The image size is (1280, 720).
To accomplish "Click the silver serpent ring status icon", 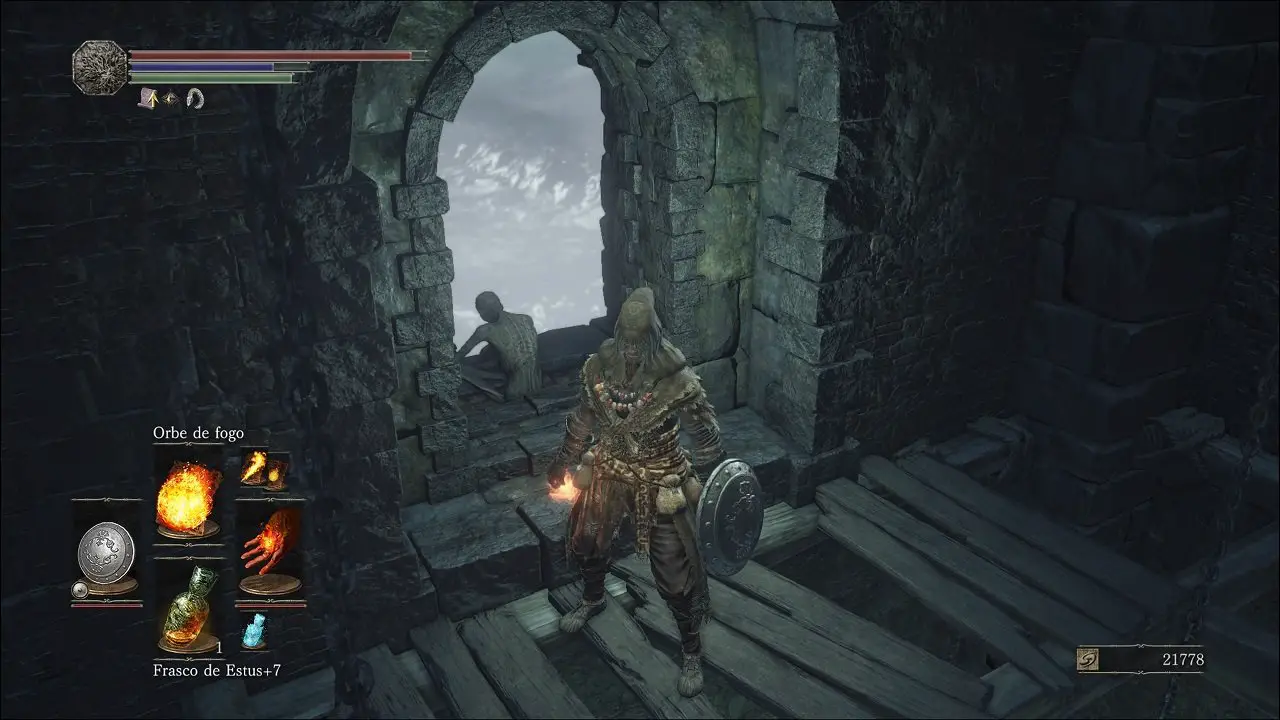I will pos(195,98).
